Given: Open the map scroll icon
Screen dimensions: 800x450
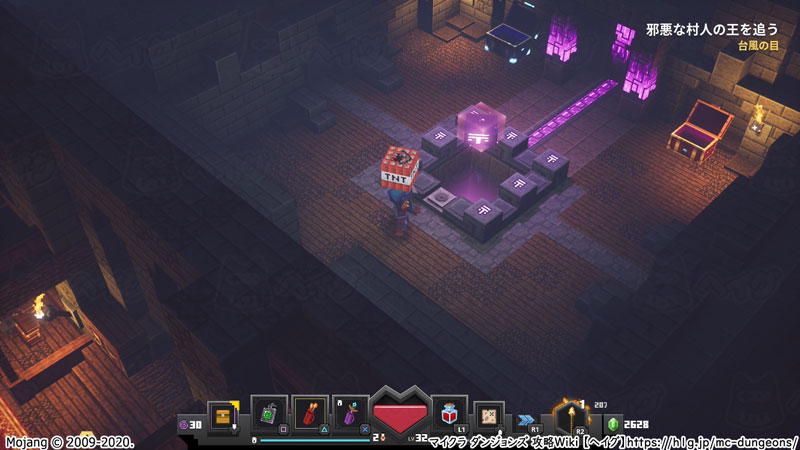Looking at the screenshot, I should (x=490, y=415).
